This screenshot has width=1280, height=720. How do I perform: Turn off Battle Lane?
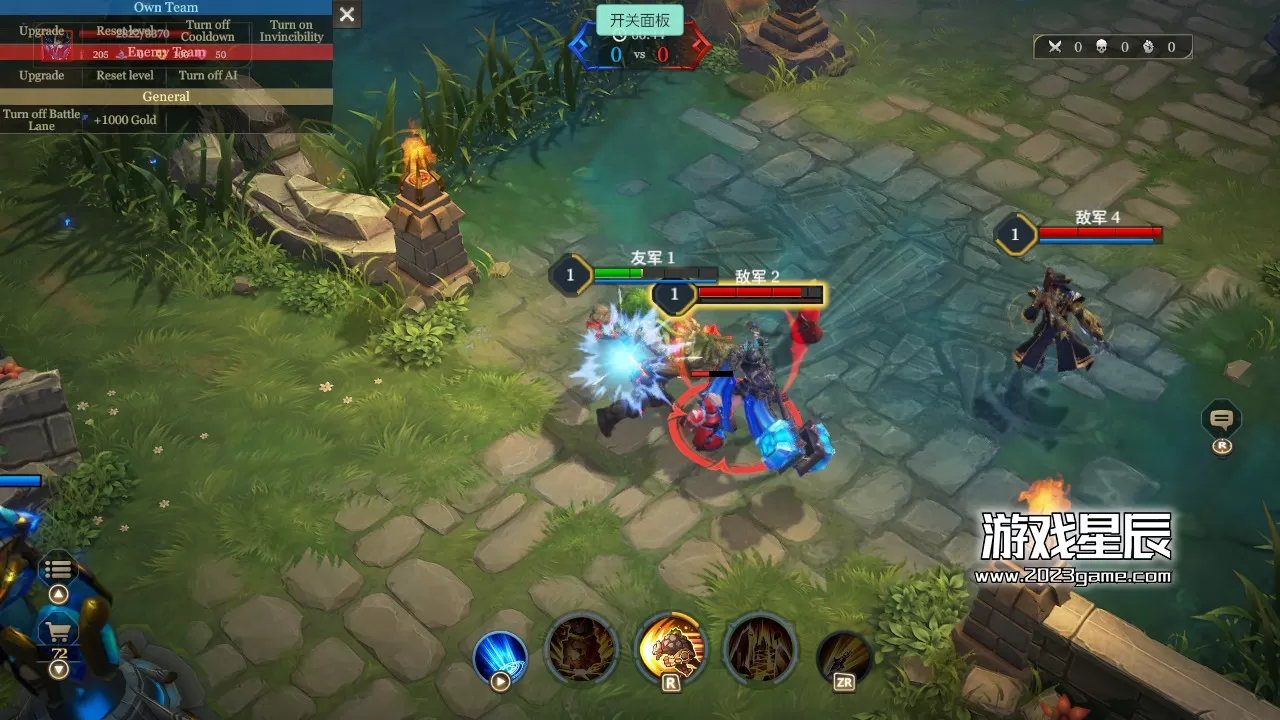(x=42, y=120)
